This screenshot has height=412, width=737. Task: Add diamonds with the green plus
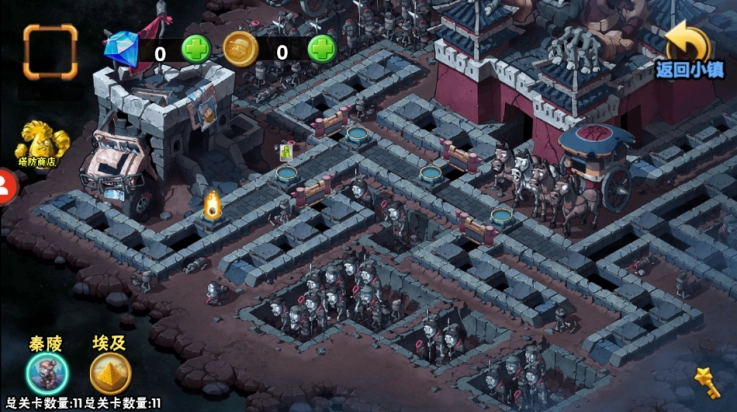pos(196,49)
